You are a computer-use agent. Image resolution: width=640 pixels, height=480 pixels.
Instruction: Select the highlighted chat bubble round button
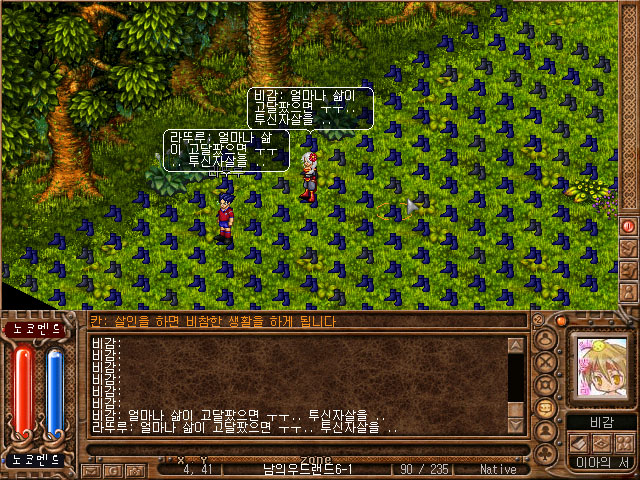(x=546, y=407)
